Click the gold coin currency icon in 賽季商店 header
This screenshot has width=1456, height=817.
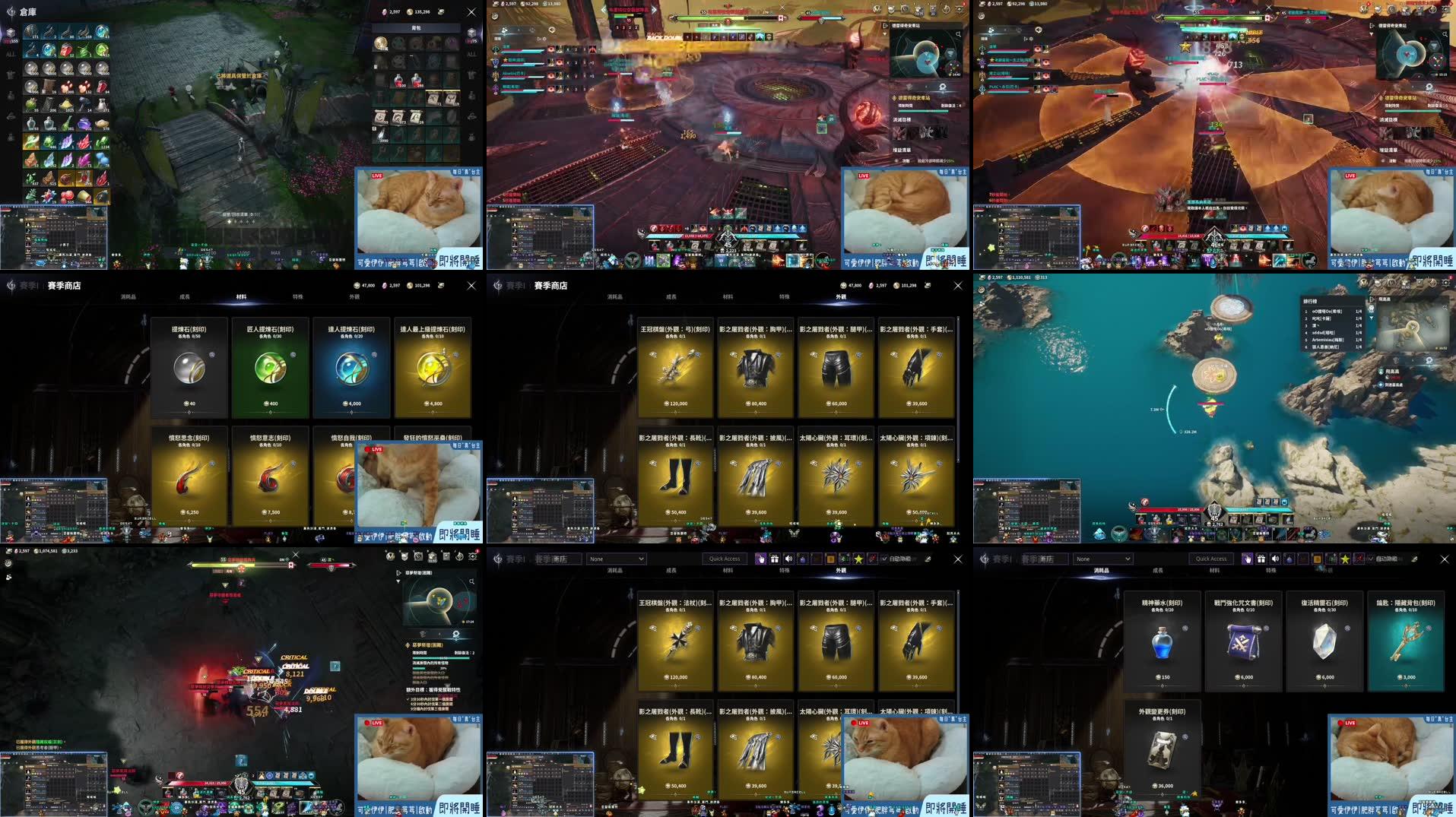coord(896,286)
